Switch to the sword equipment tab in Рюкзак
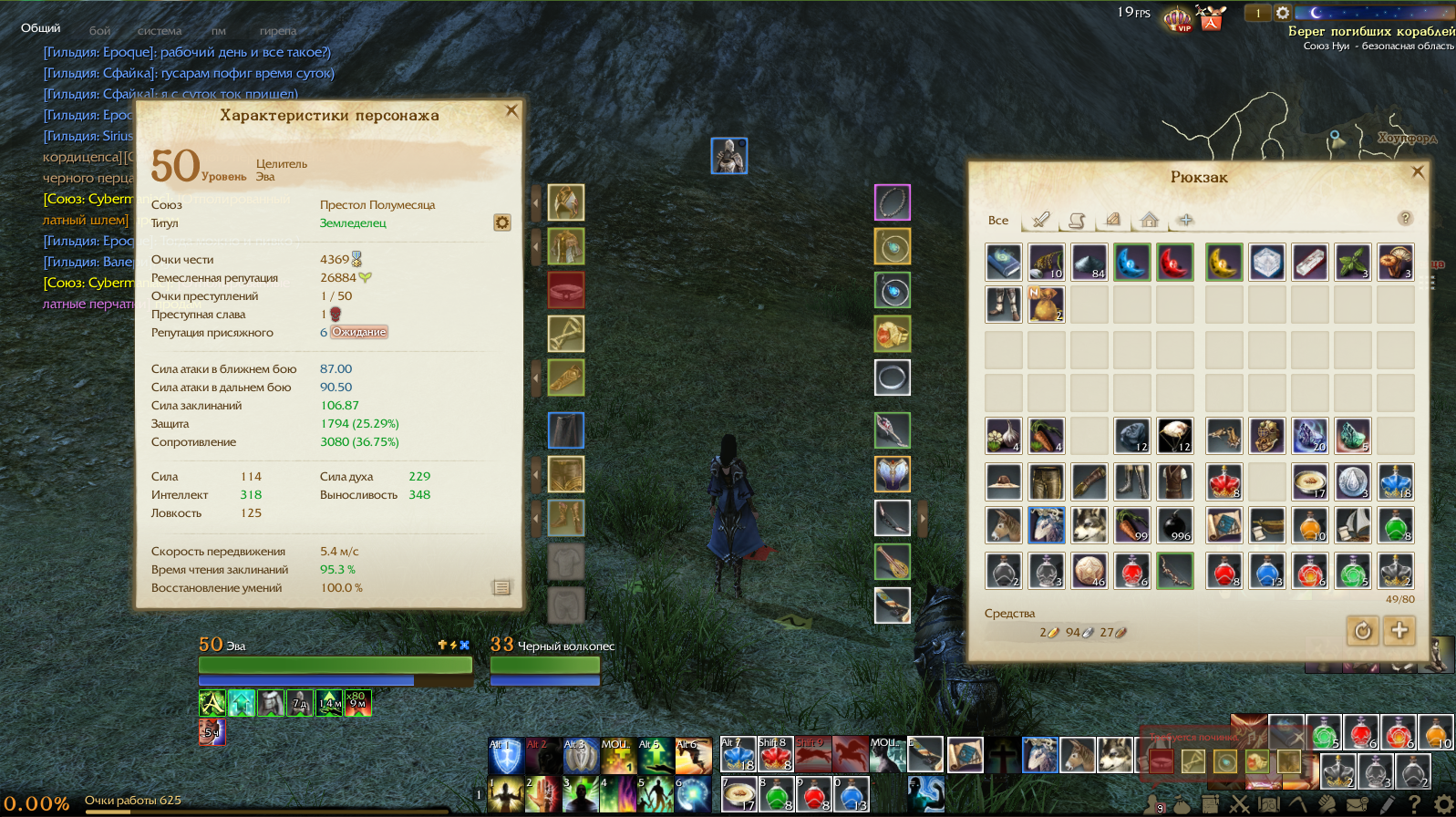The height and width of the screenshot is (817, 1456). 1039,221
